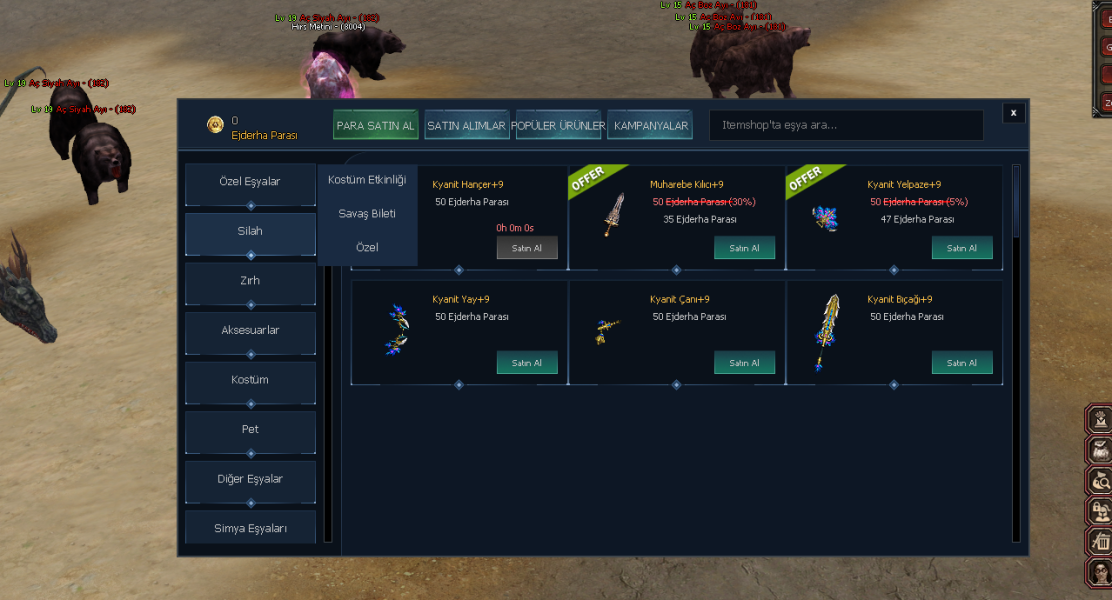
Task: Choose Savaş Bileti in the submenu
Action: [367, 213]
